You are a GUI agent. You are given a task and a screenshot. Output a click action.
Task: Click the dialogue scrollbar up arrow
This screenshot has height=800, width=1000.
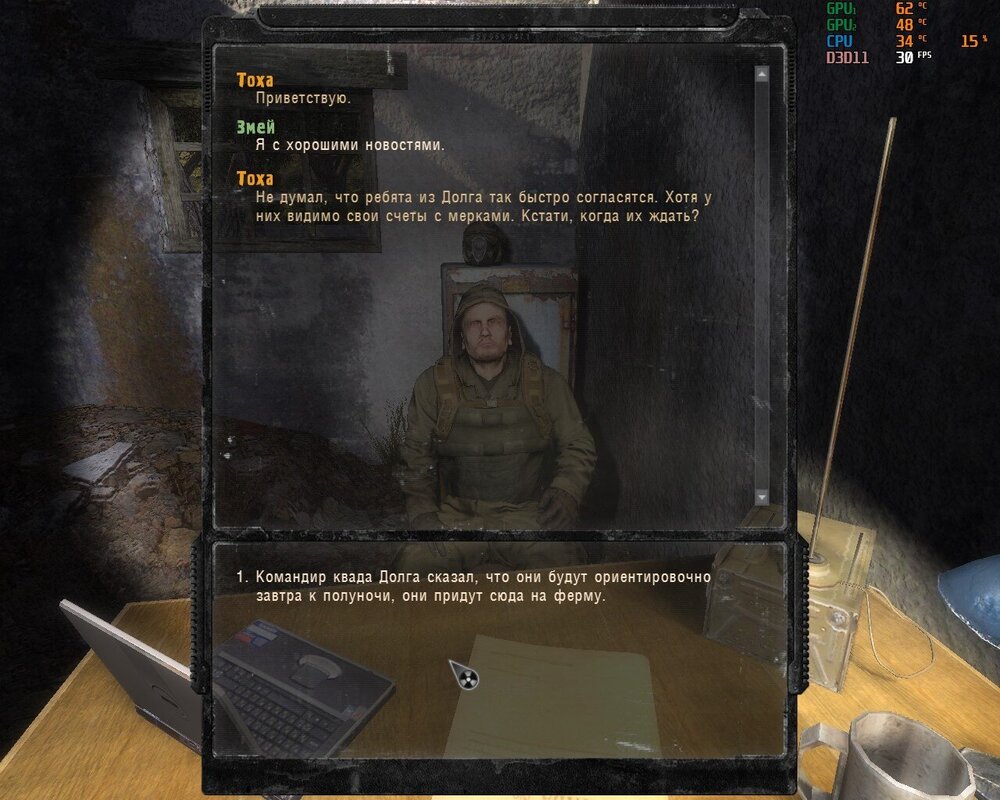(762, 73)
